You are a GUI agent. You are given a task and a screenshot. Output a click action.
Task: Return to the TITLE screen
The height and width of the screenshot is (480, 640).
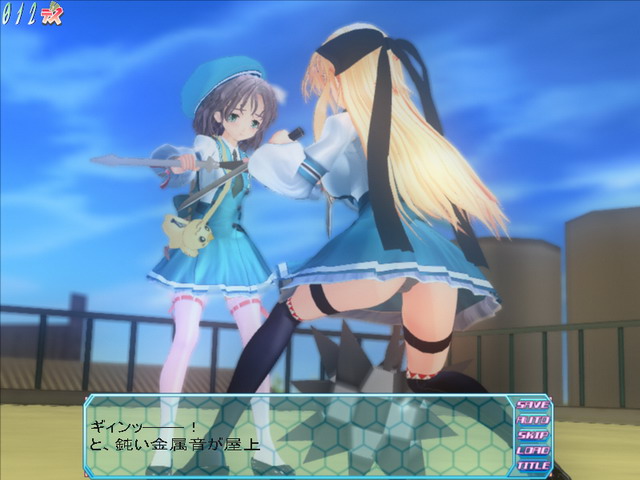point(533,465)
